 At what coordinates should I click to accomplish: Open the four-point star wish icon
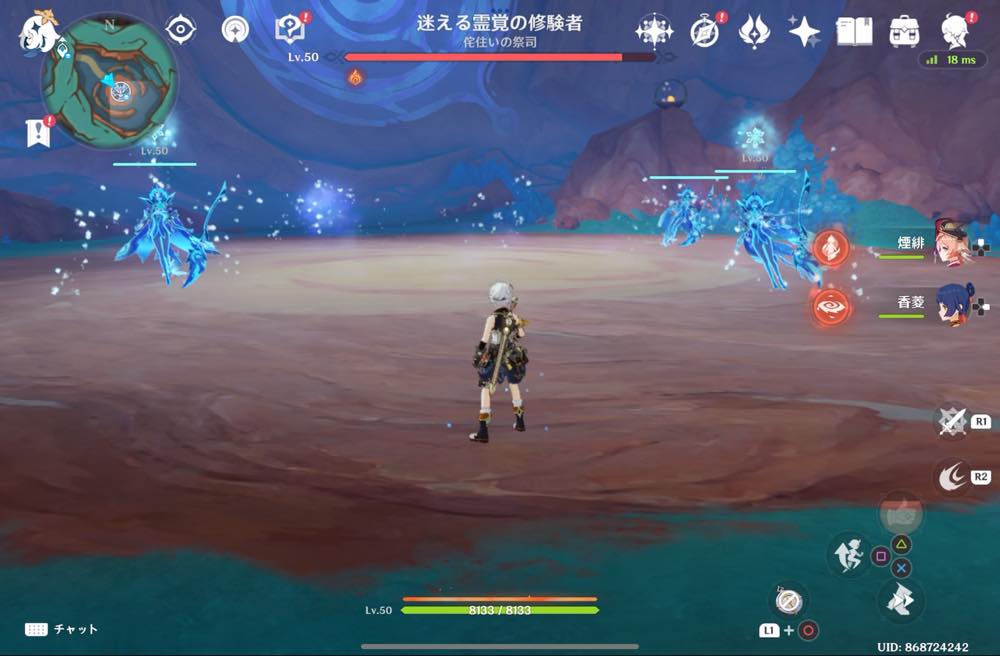point(804,31)
